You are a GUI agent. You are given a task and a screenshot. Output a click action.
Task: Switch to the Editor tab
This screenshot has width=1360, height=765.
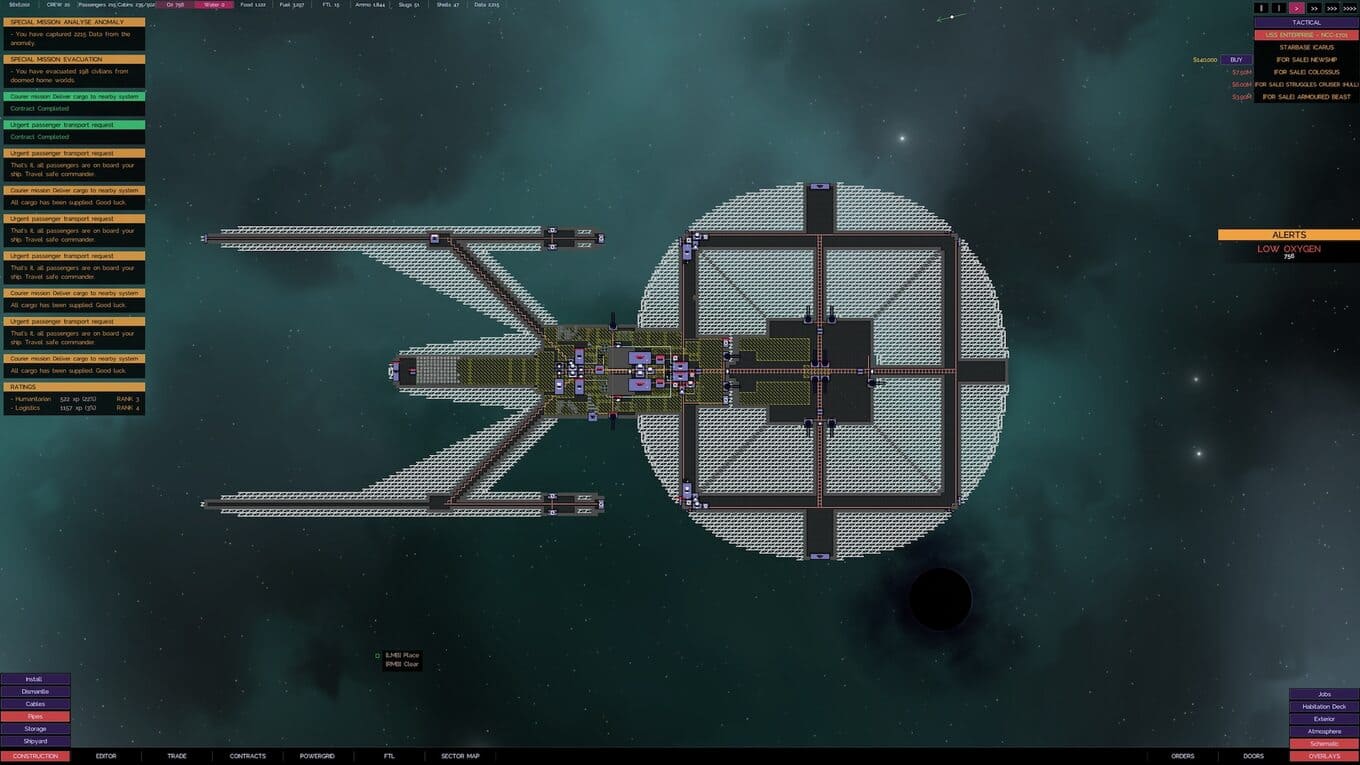(x=106, y=756)
